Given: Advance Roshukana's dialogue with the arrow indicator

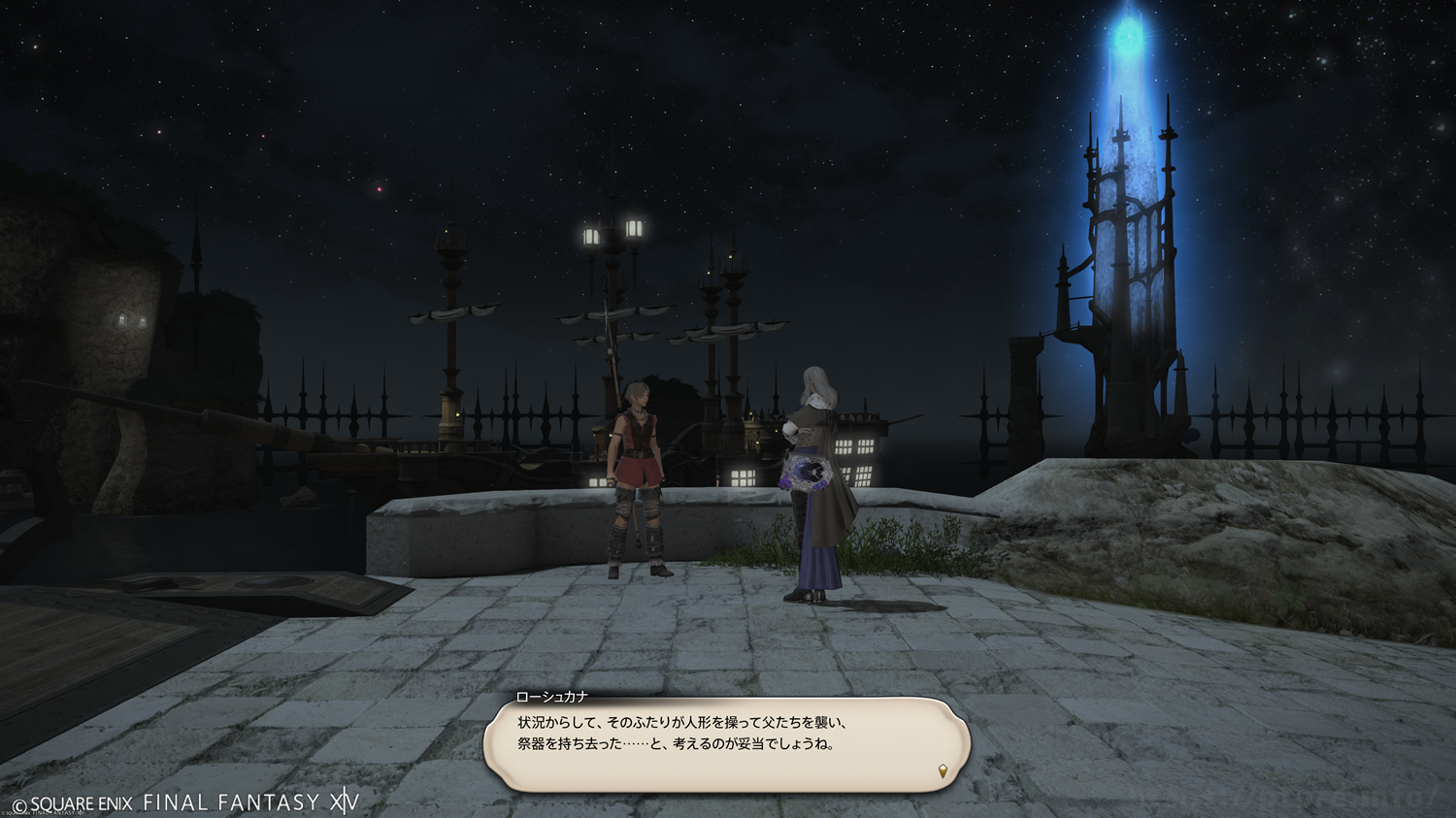Looking at the screenshot, I should tap(943, 771).
